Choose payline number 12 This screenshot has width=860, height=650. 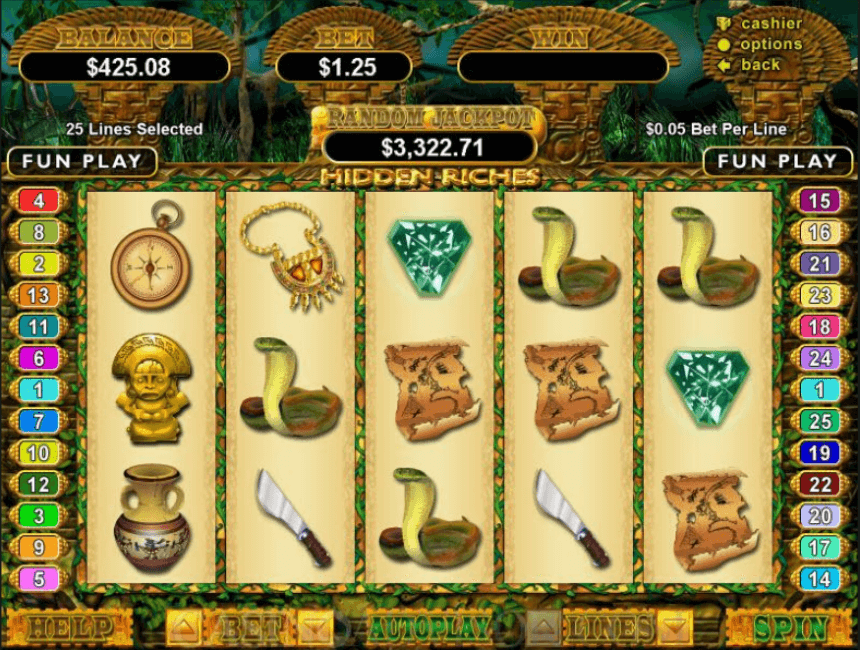click(x=38, y=485)
